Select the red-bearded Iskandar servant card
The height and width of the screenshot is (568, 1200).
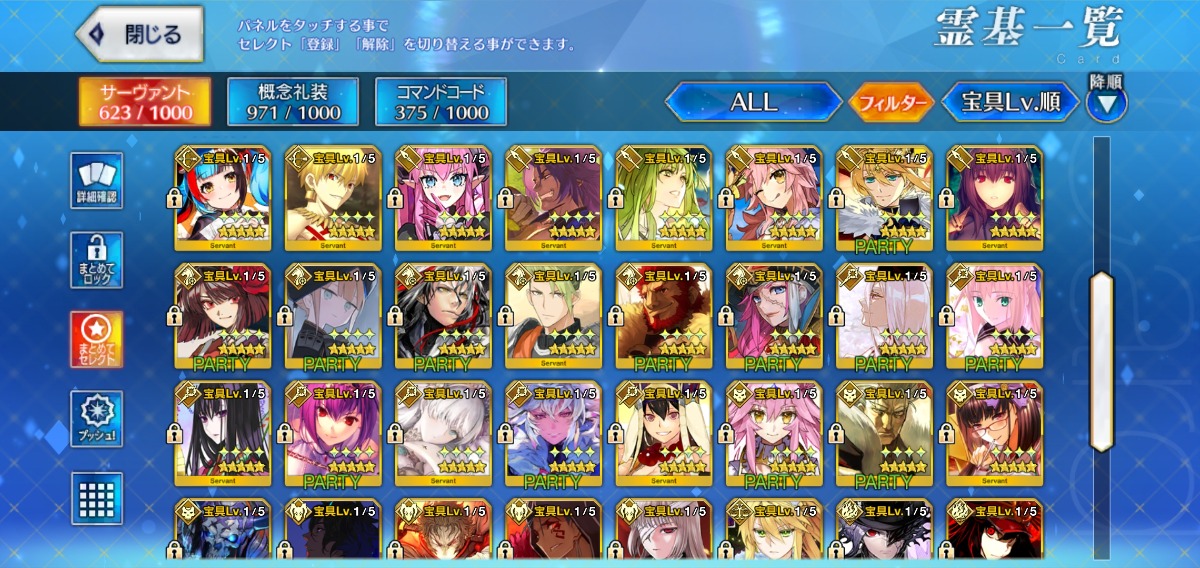(663, 315)
